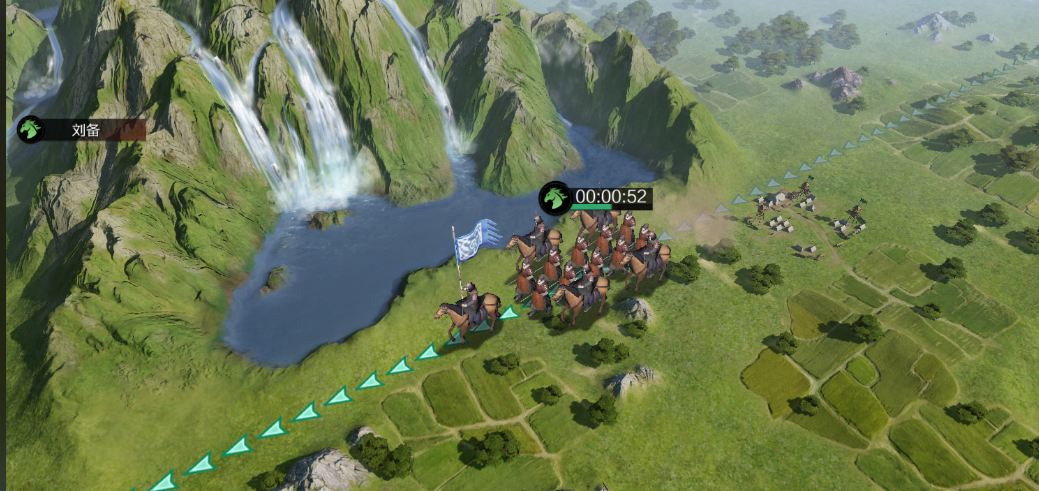Click the horse icon beside the march timer
This screenshot has height=491, width=1039.
tap(554, 197)
